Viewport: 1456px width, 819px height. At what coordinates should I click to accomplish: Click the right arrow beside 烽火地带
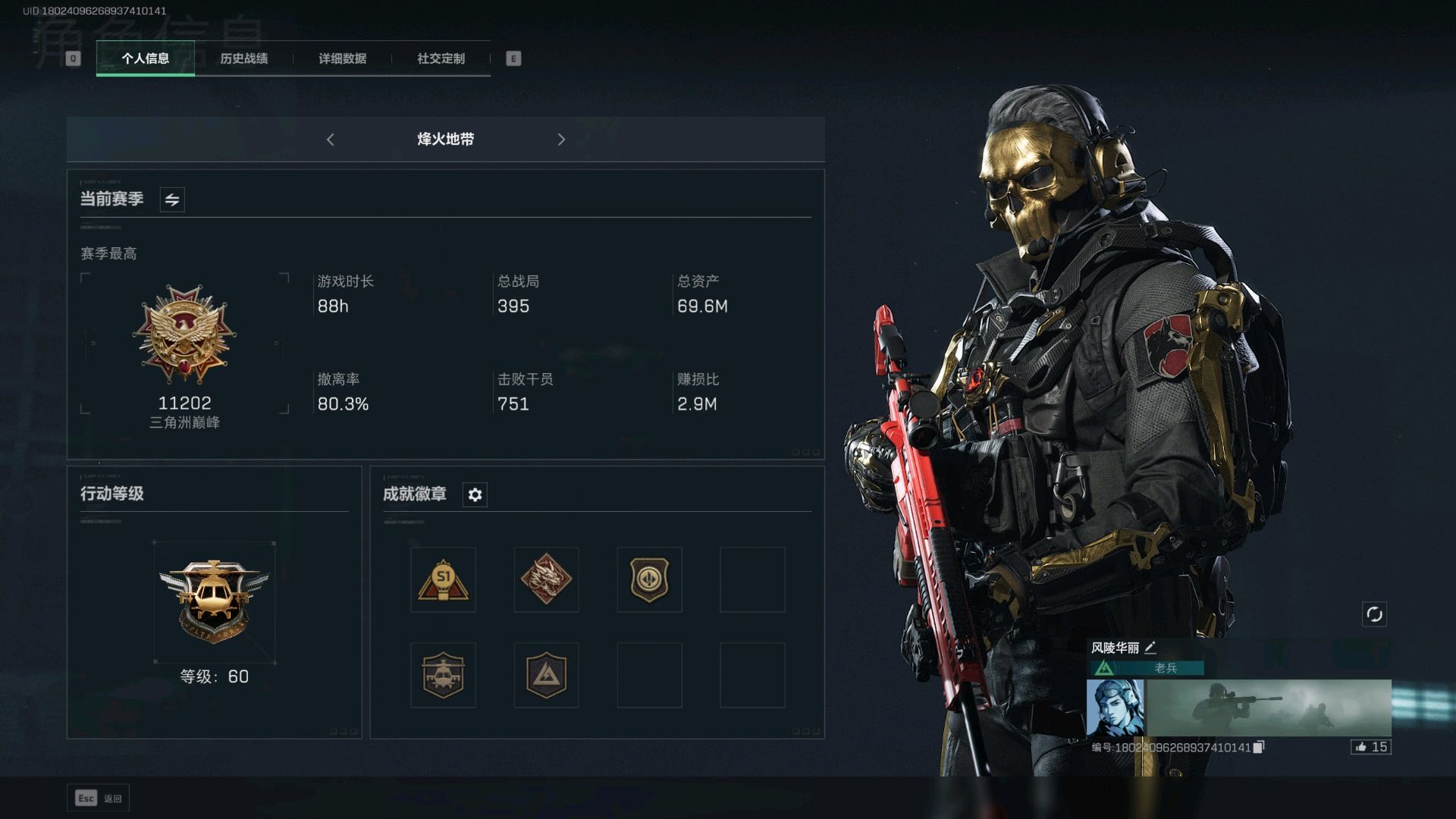pos(561,140)
